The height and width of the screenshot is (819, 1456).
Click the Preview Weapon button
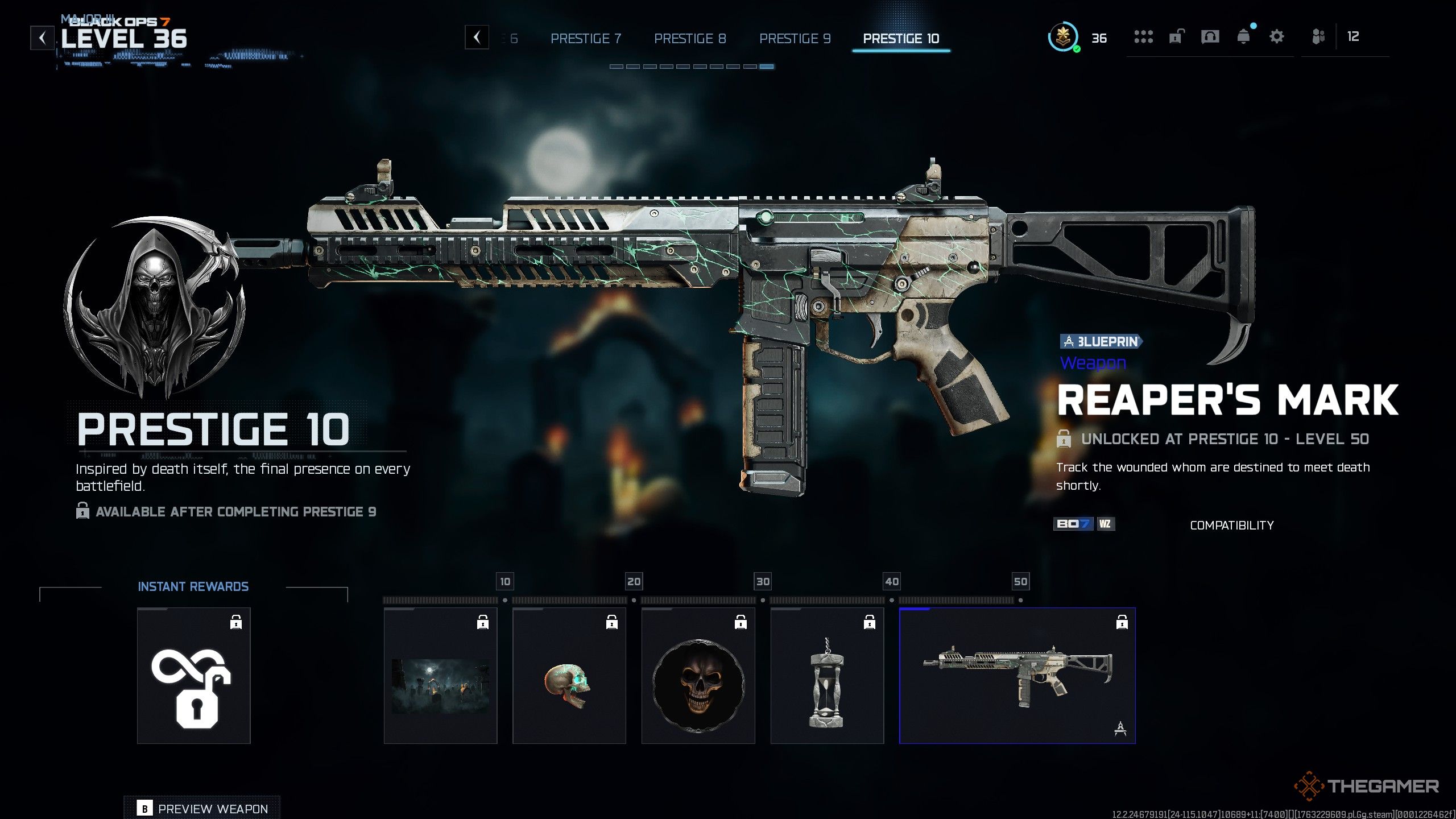[x=202, y=808]
